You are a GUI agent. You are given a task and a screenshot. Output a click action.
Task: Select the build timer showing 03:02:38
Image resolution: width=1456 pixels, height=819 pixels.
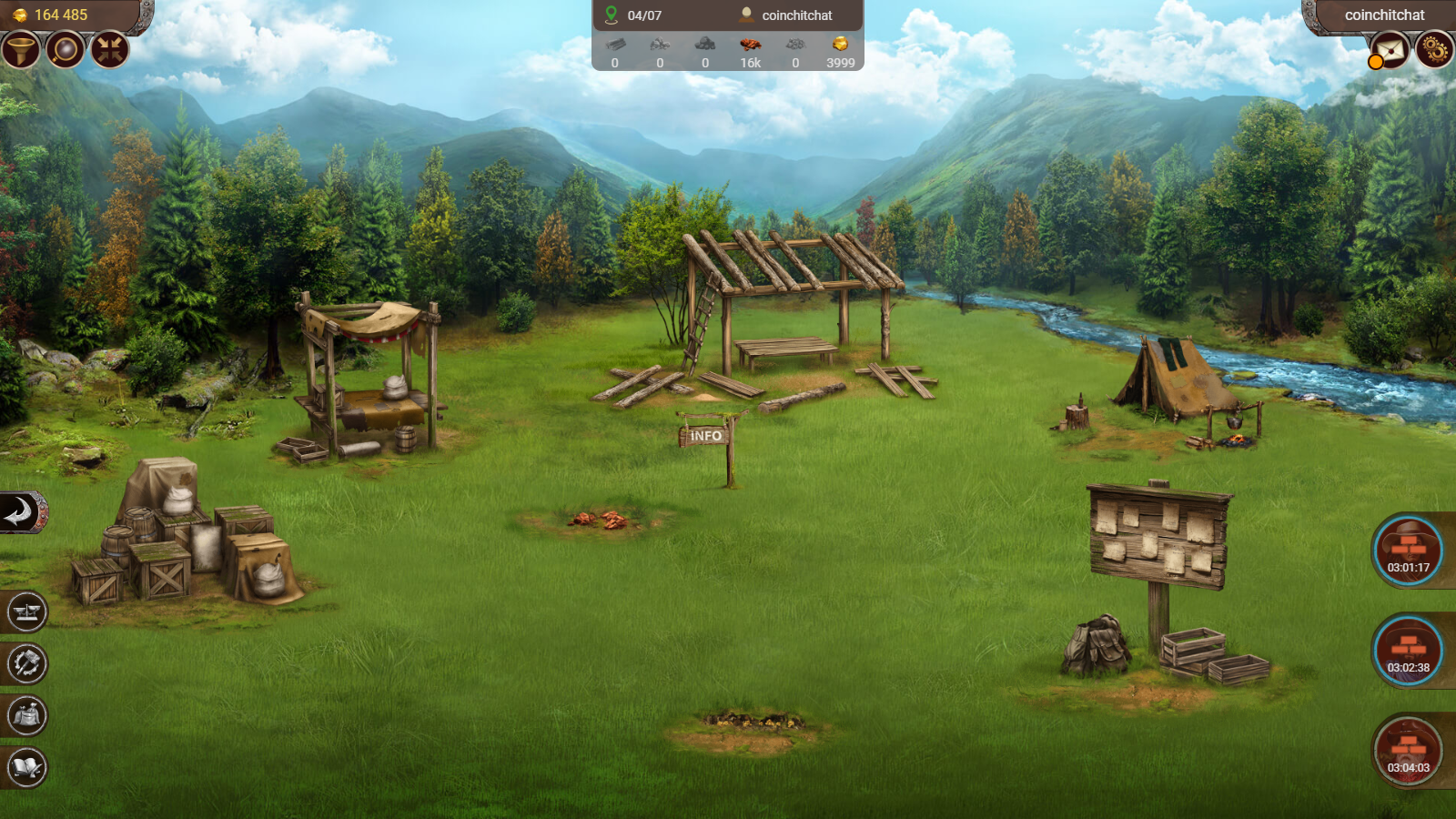tap(1407, 651)
